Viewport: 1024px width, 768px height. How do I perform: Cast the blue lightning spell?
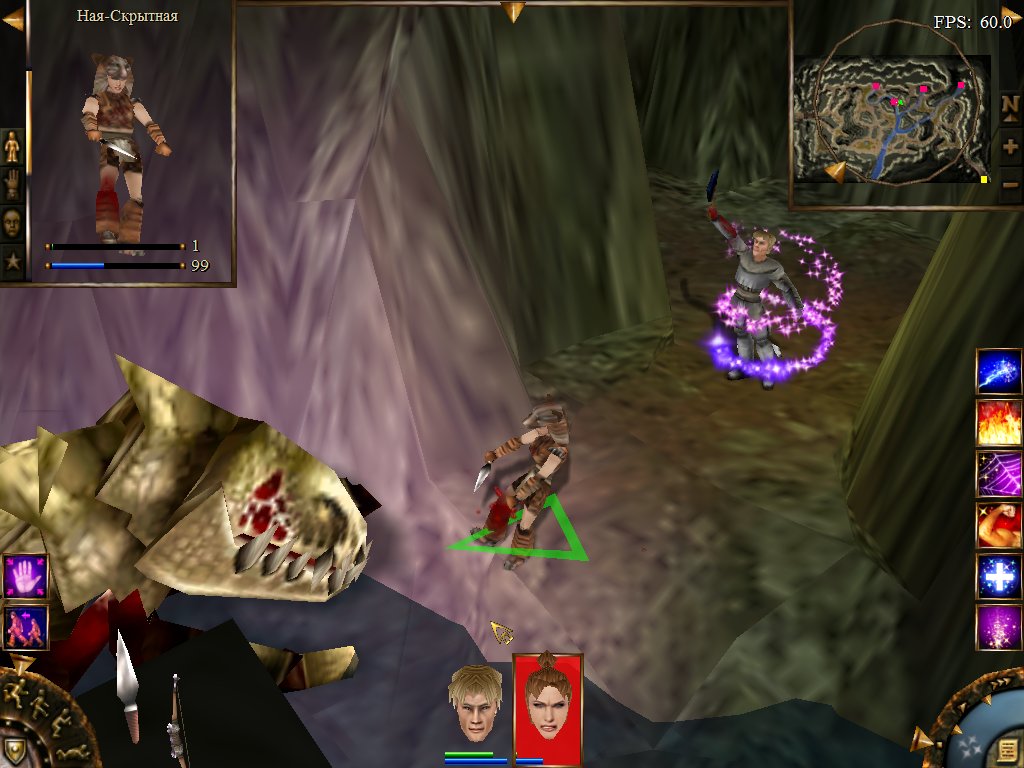pos(998,372)
